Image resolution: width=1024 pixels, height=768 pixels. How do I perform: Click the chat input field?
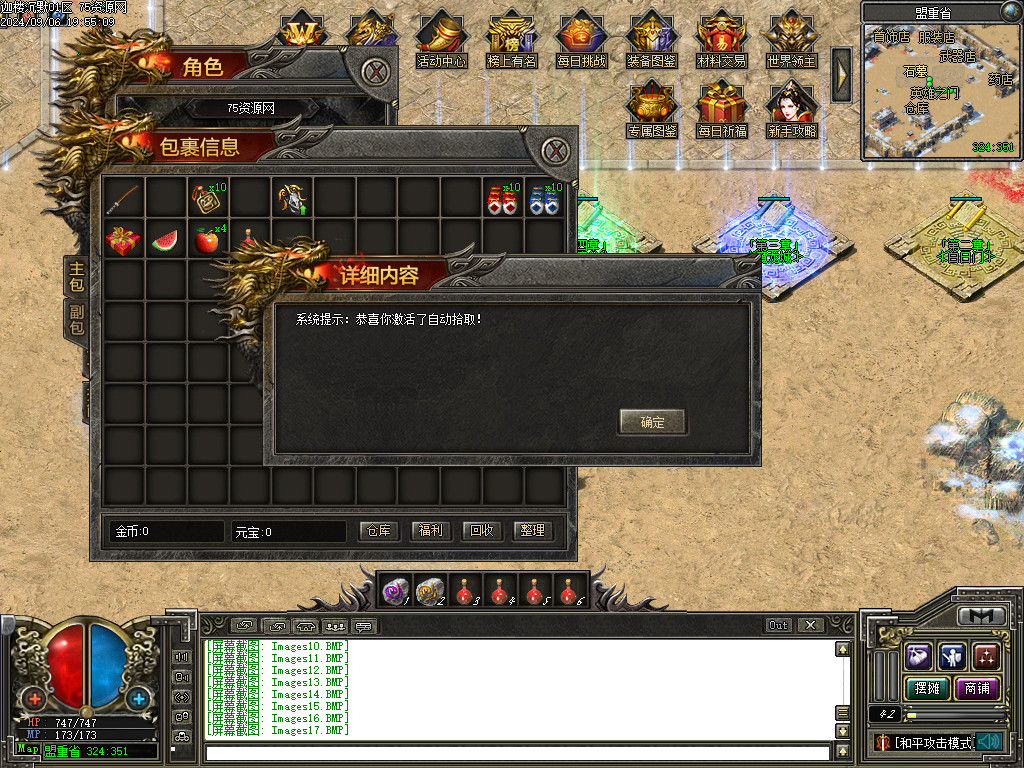(517, 753)
